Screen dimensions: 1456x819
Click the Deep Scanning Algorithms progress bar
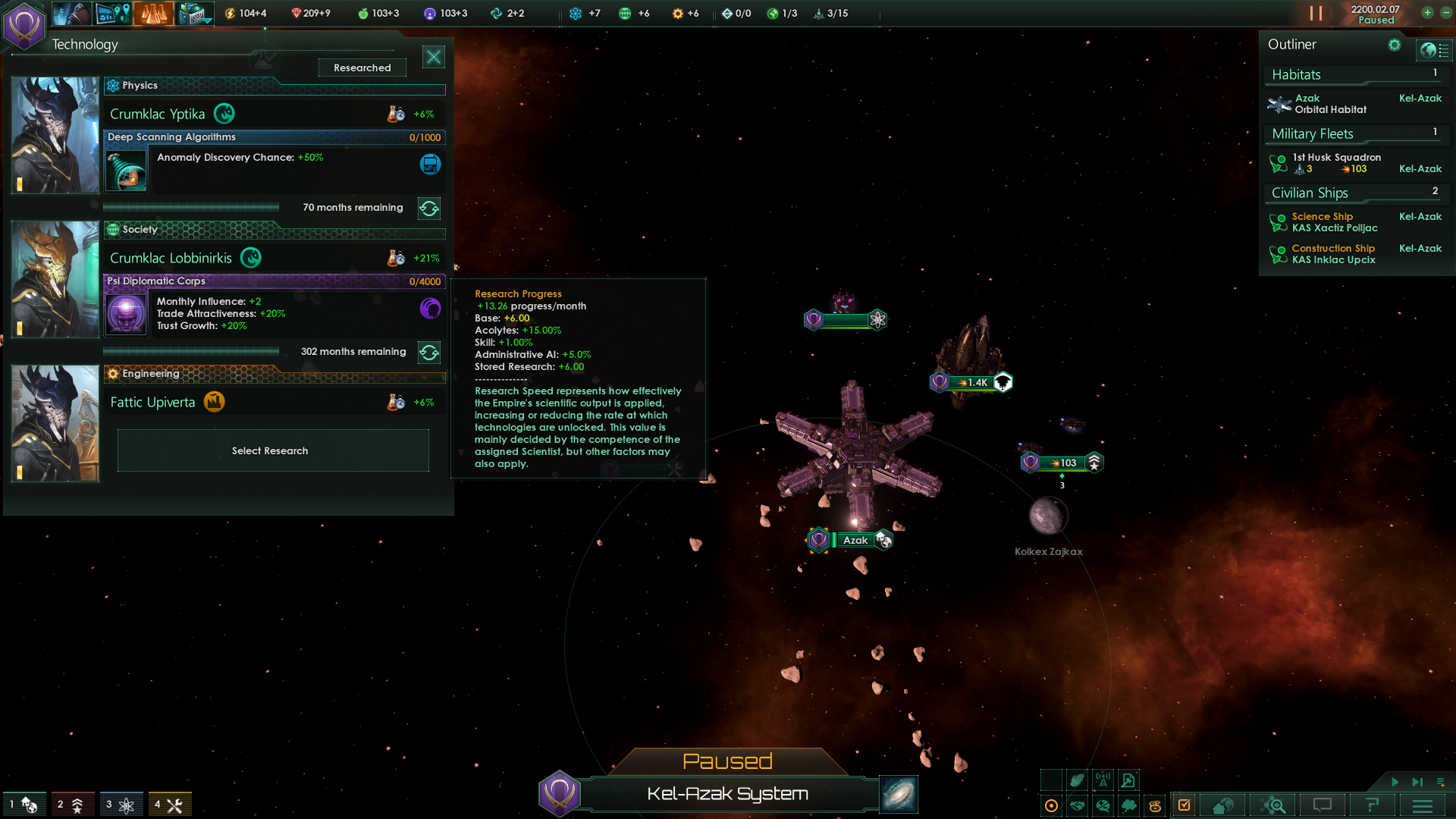tap(275, 137)
